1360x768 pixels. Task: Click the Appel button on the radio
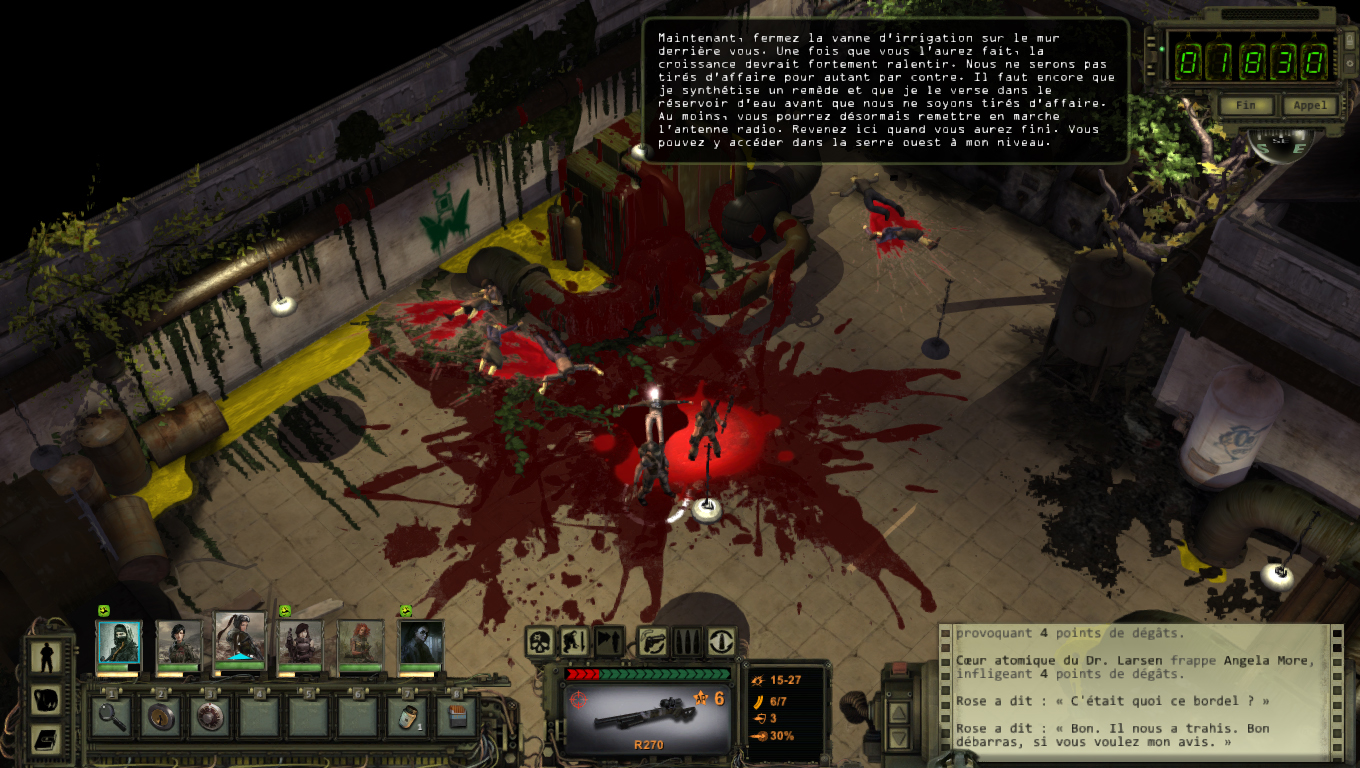(1309, 105)
